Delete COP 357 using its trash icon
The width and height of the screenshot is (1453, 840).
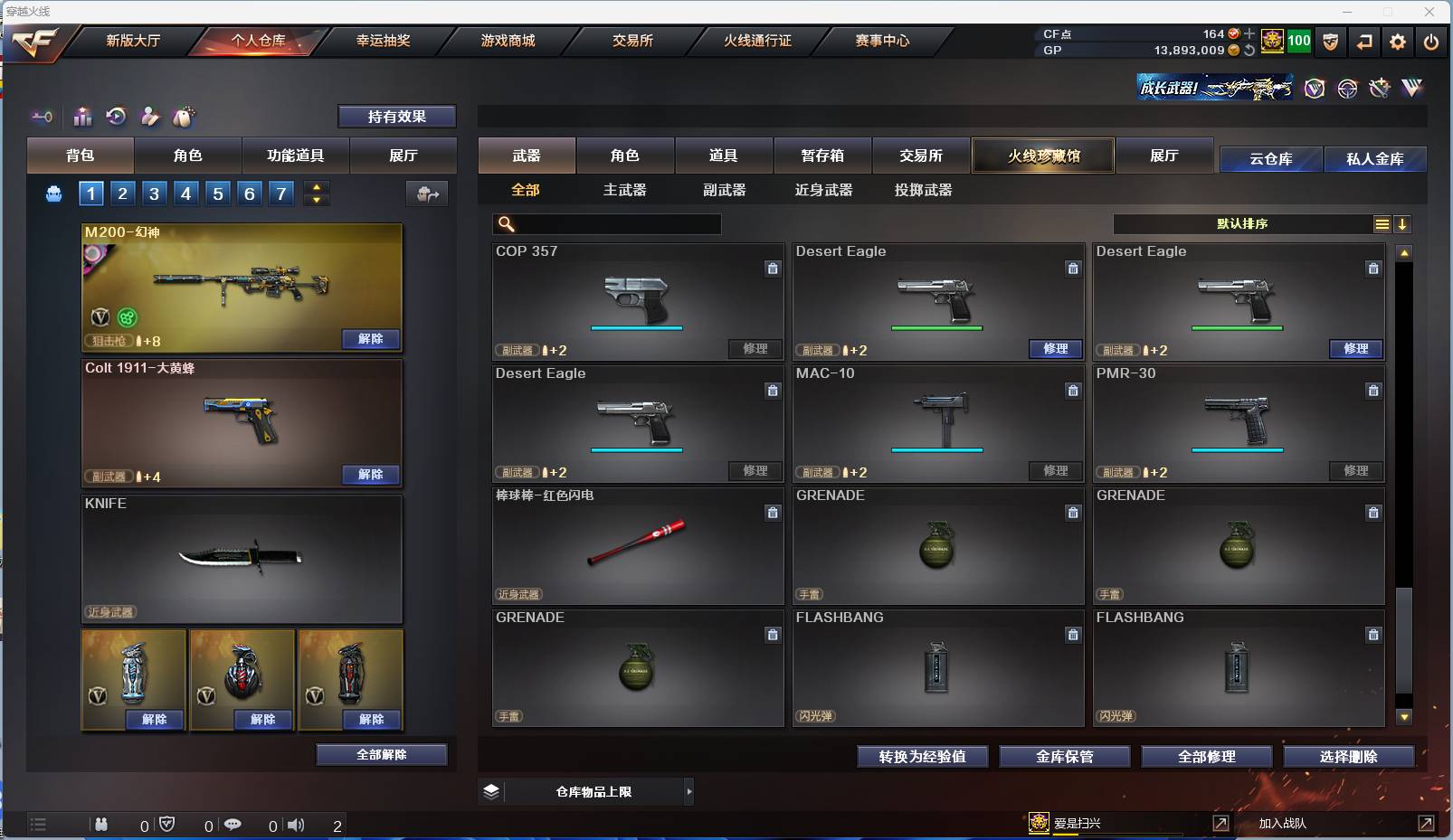tap(774, 269)
